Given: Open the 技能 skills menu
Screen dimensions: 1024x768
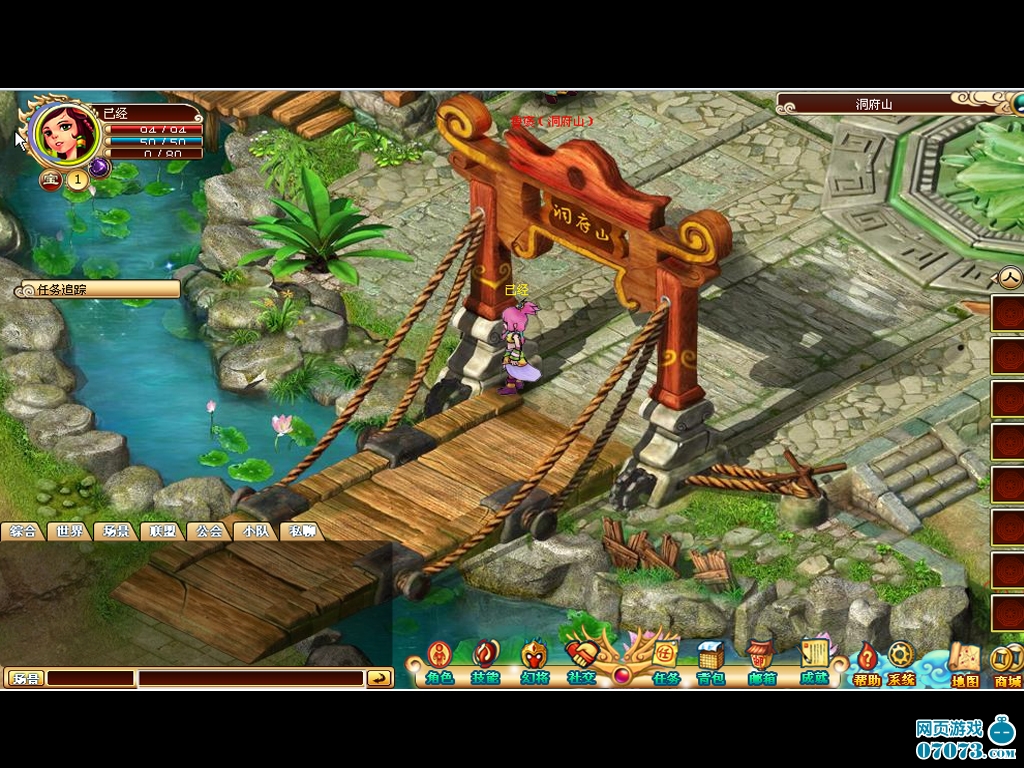Looking at the screenshot, I should point(486,660).
